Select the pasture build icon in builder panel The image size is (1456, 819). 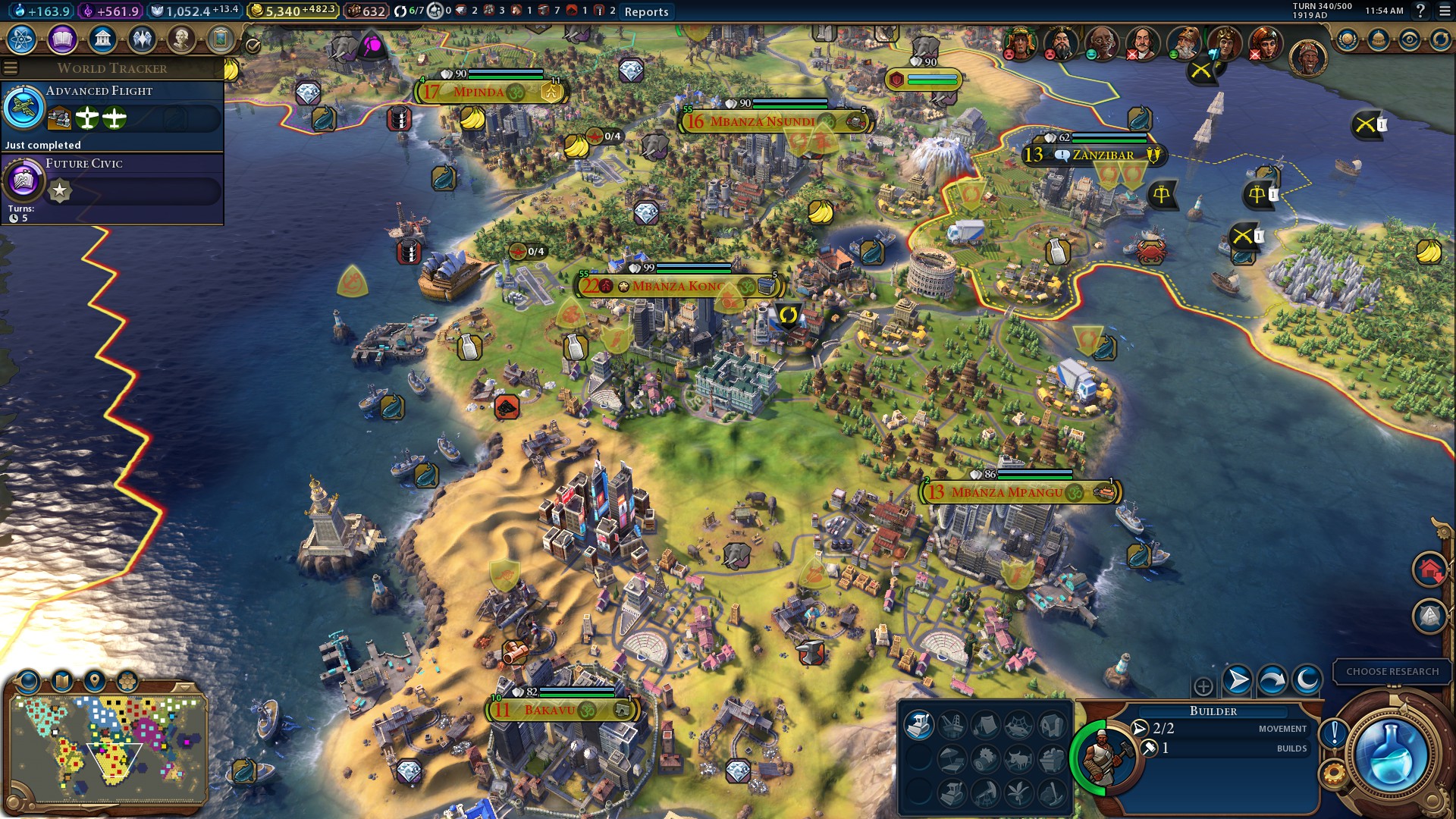click(1019, 759)
